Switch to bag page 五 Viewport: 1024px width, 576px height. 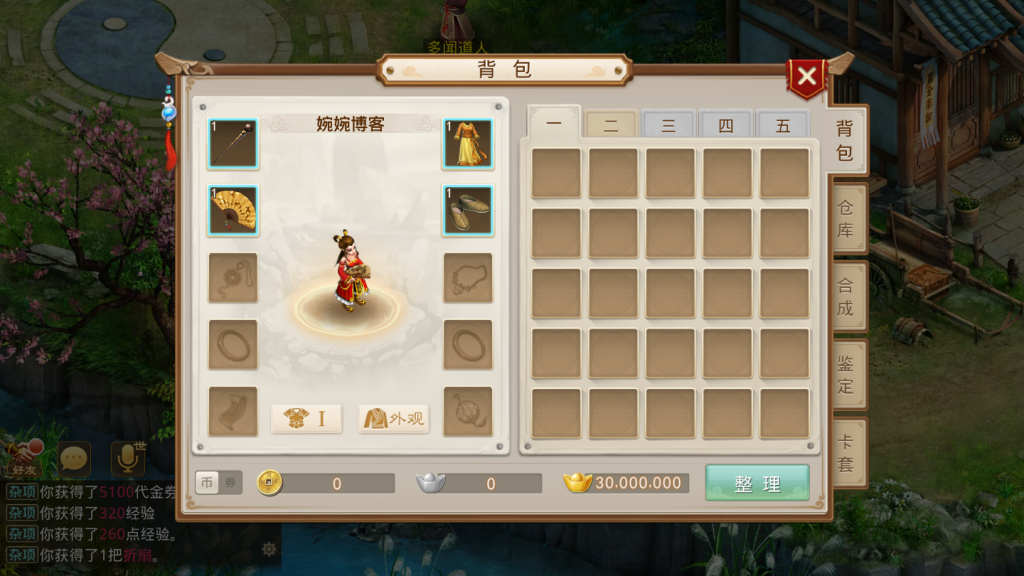tap(782, 126)
